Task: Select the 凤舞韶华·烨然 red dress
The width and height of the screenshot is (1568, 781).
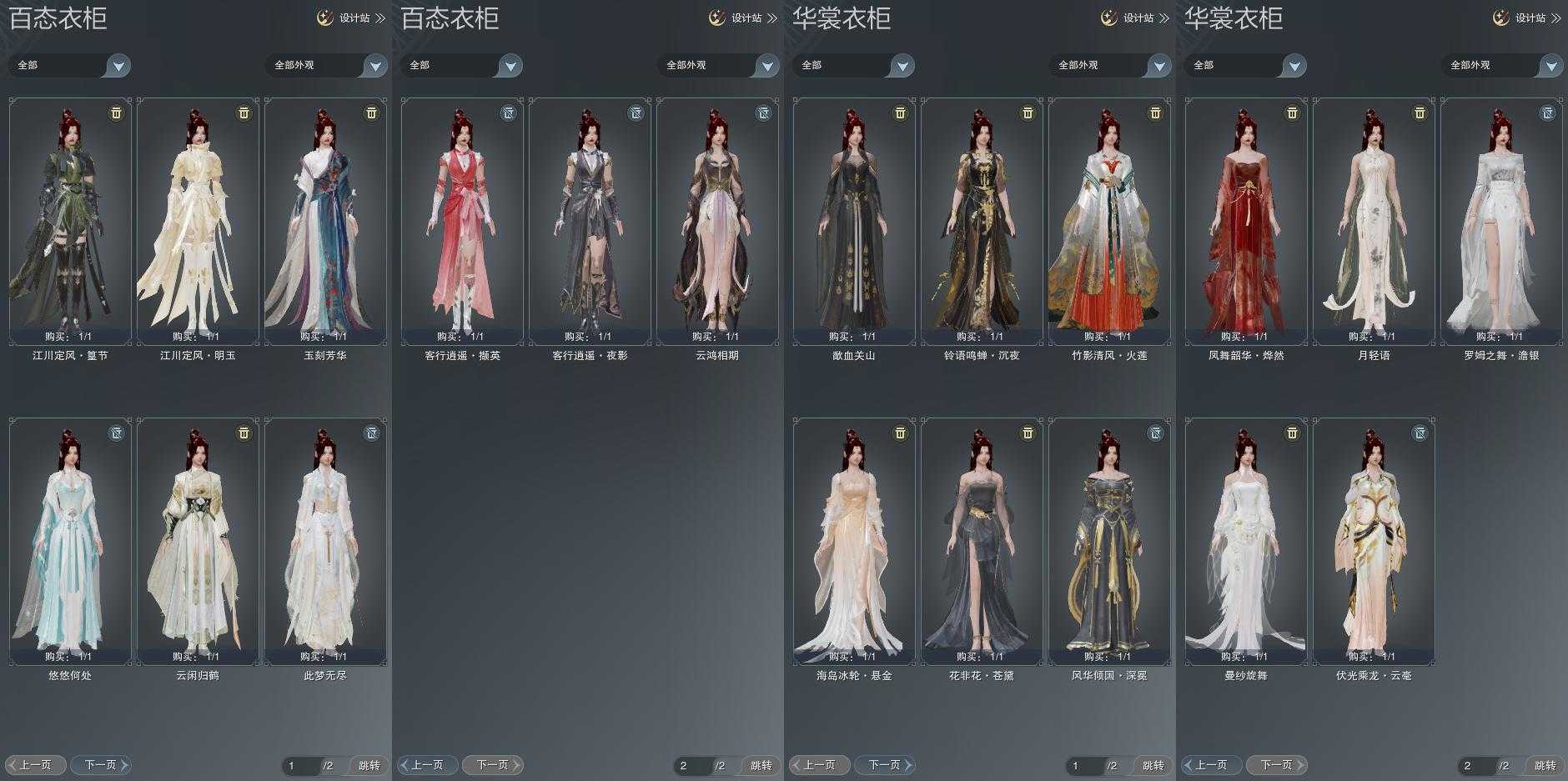Action: pyautogui.click(x=1246, y=221)
